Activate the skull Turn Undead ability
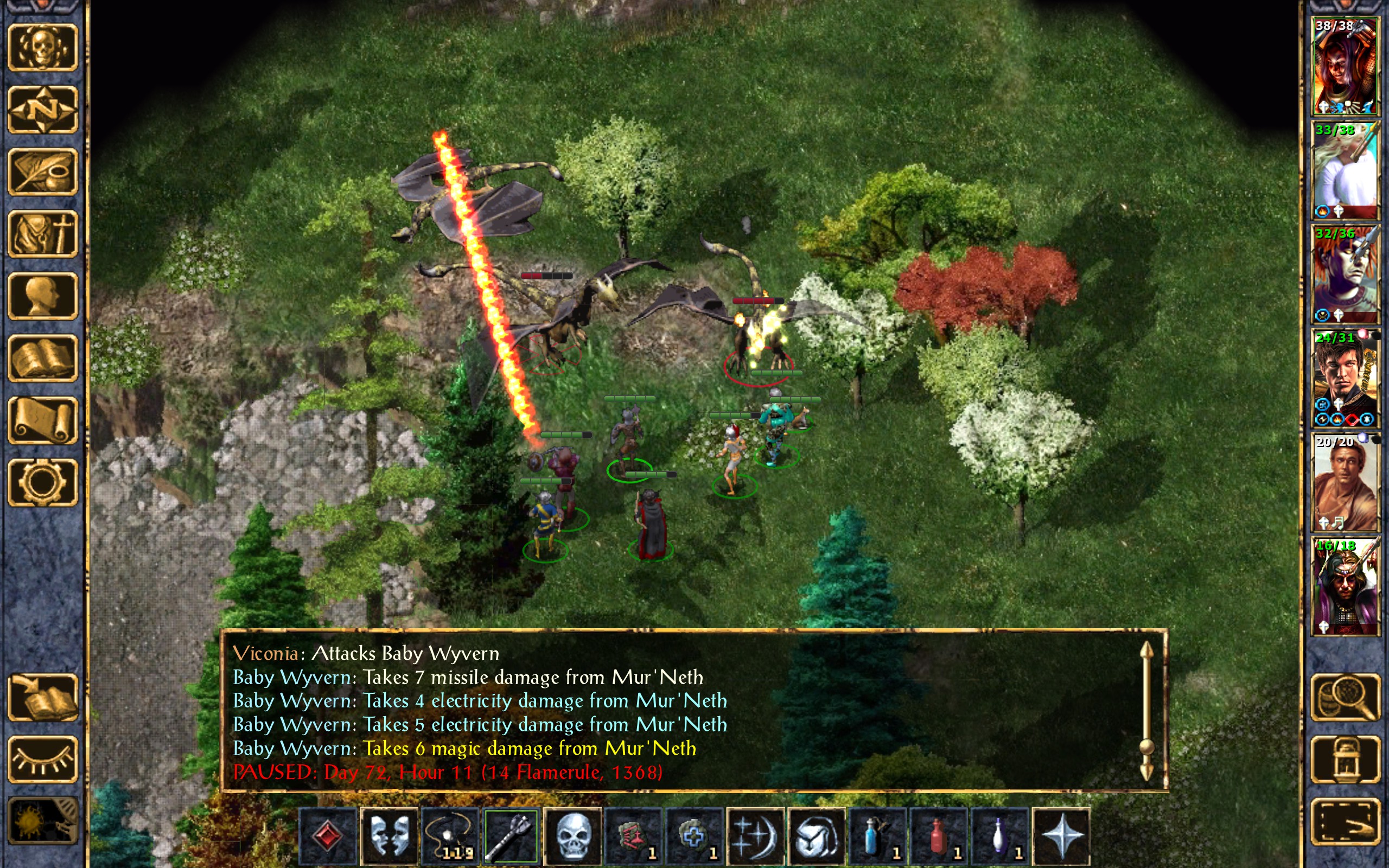 pos(572,835)
